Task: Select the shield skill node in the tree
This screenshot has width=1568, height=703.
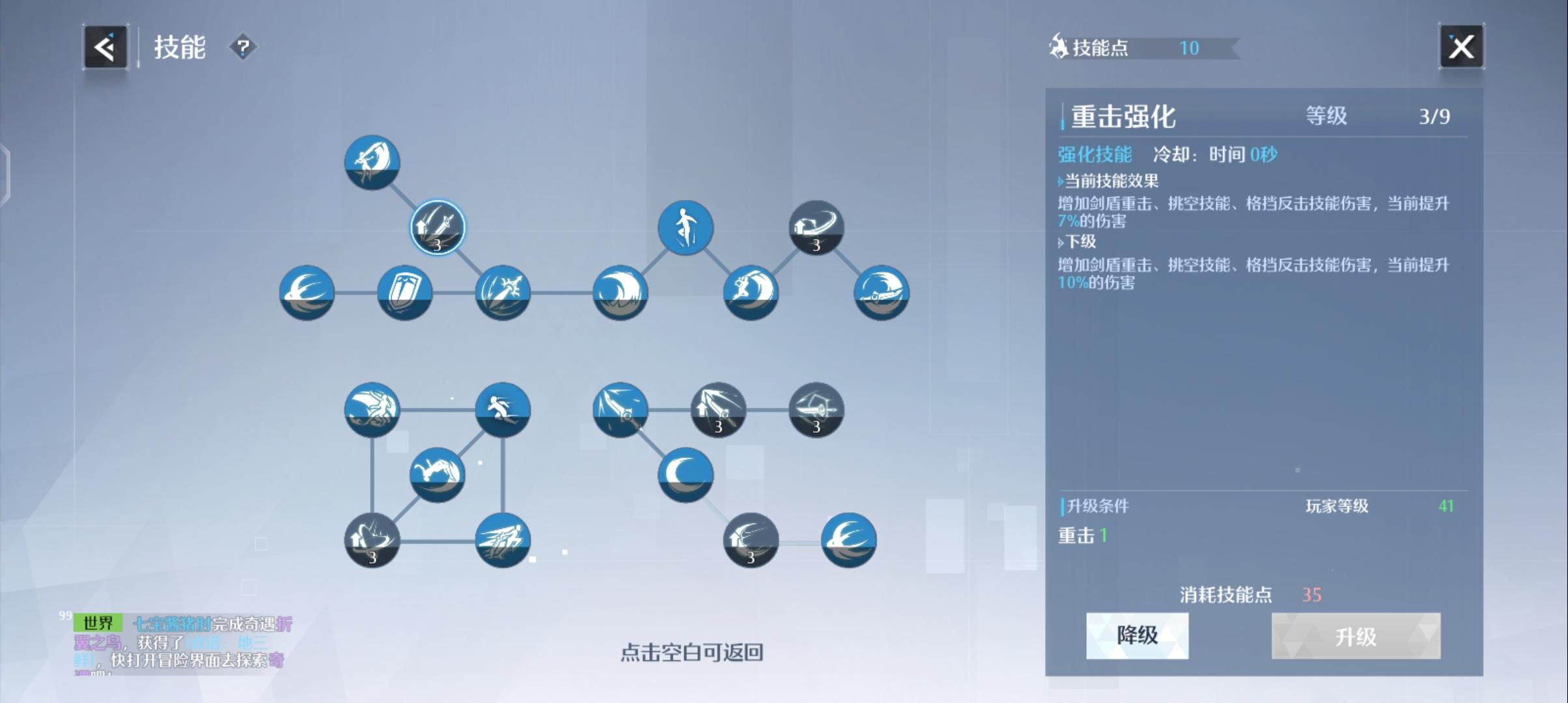Action: [x=405, y=293]
